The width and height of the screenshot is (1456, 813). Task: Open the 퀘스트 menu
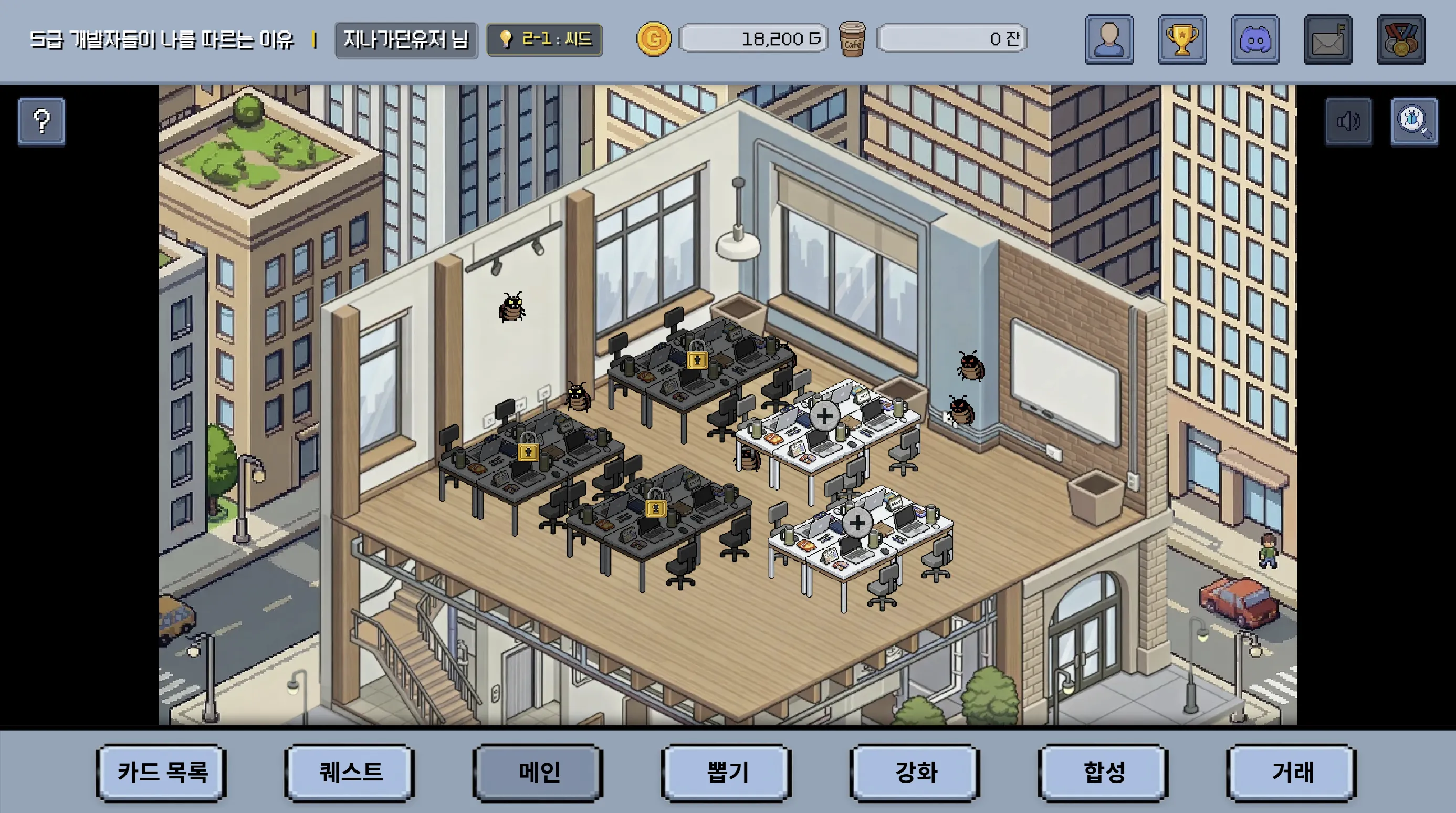click(349, 774)
